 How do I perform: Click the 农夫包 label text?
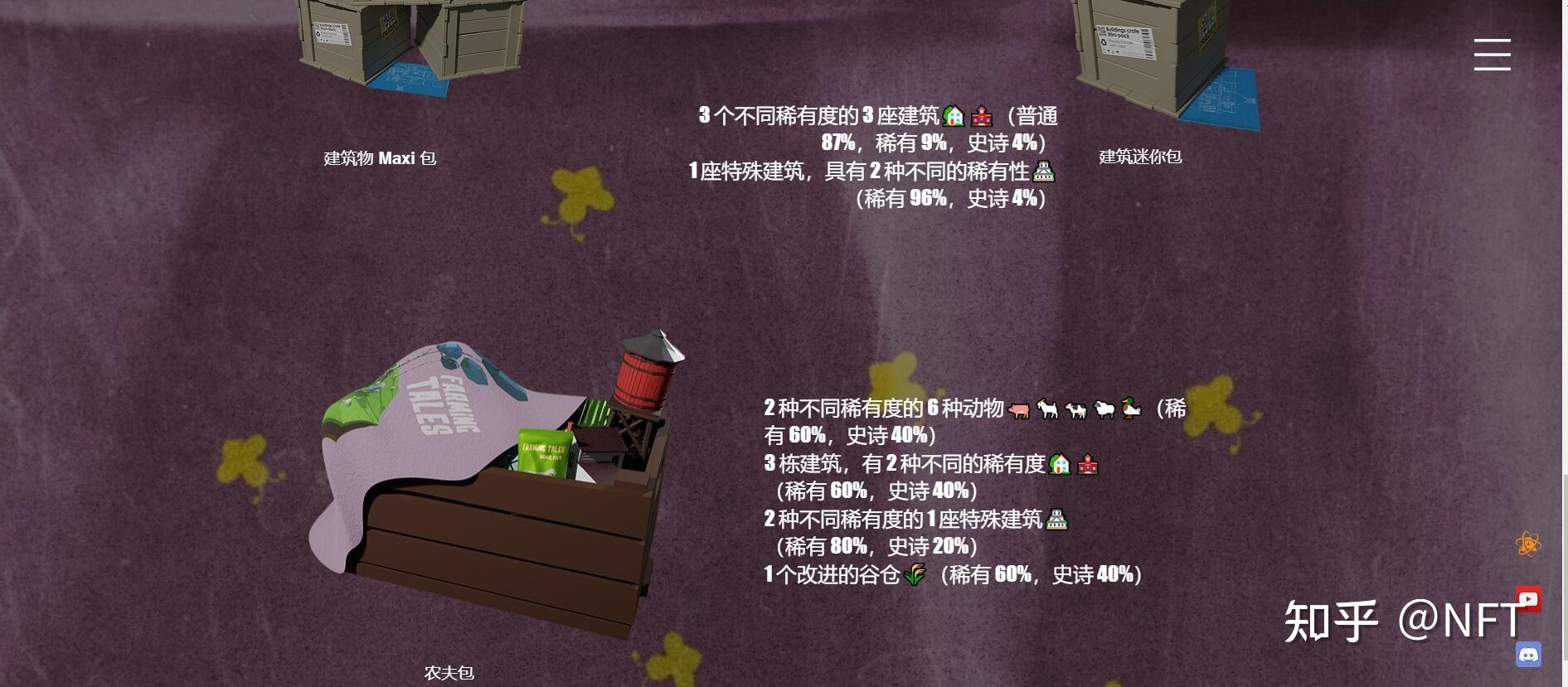tap(450, 674)
